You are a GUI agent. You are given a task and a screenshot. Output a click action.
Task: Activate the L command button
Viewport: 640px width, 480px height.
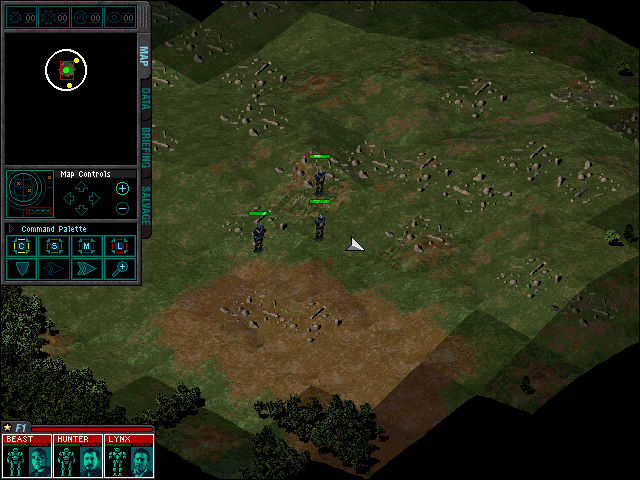[120, 246]
